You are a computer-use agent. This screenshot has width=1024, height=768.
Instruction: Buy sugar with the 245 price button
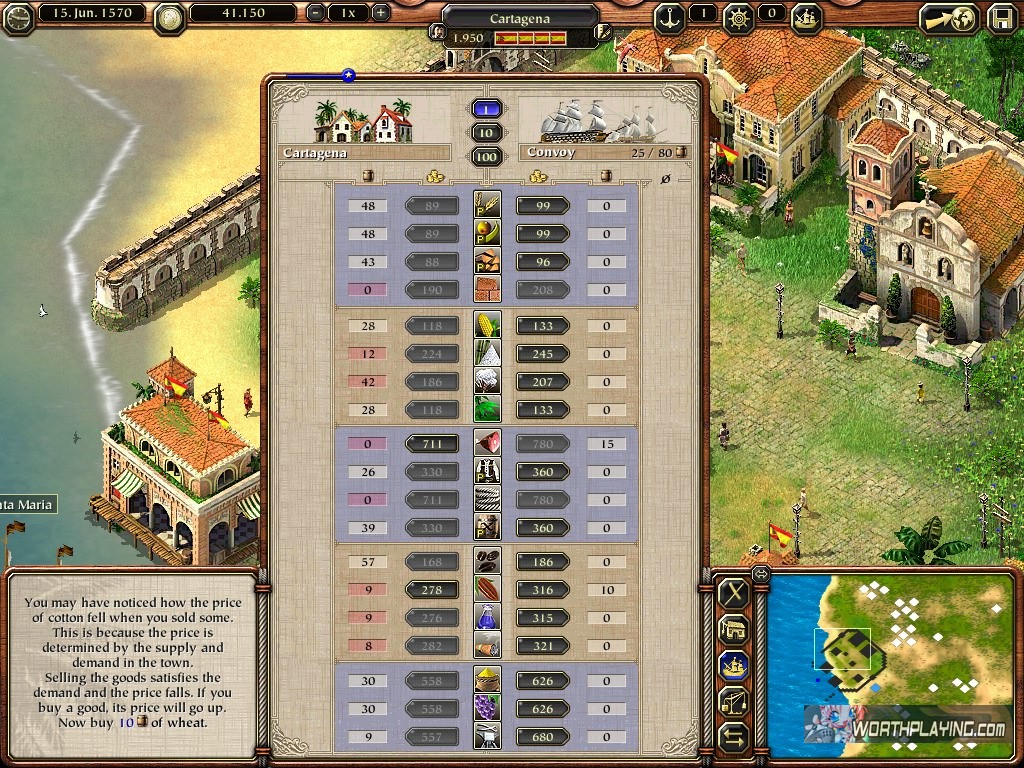pos(543,354)
